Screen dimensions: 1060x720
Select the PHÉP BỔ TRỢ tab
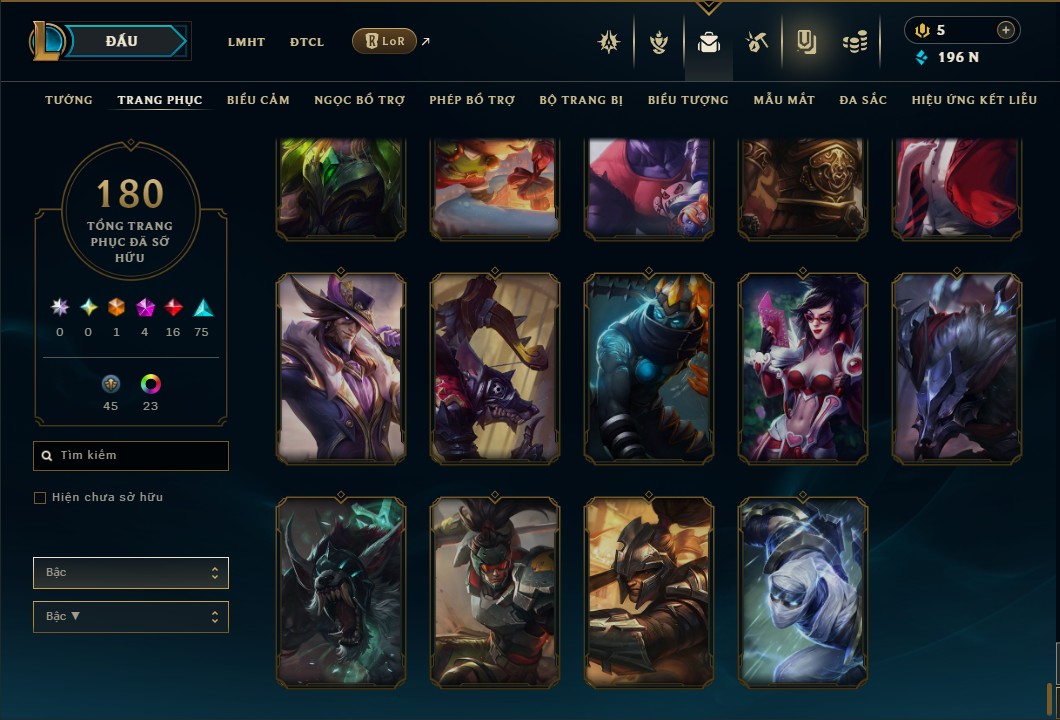[x=472, y=100]
